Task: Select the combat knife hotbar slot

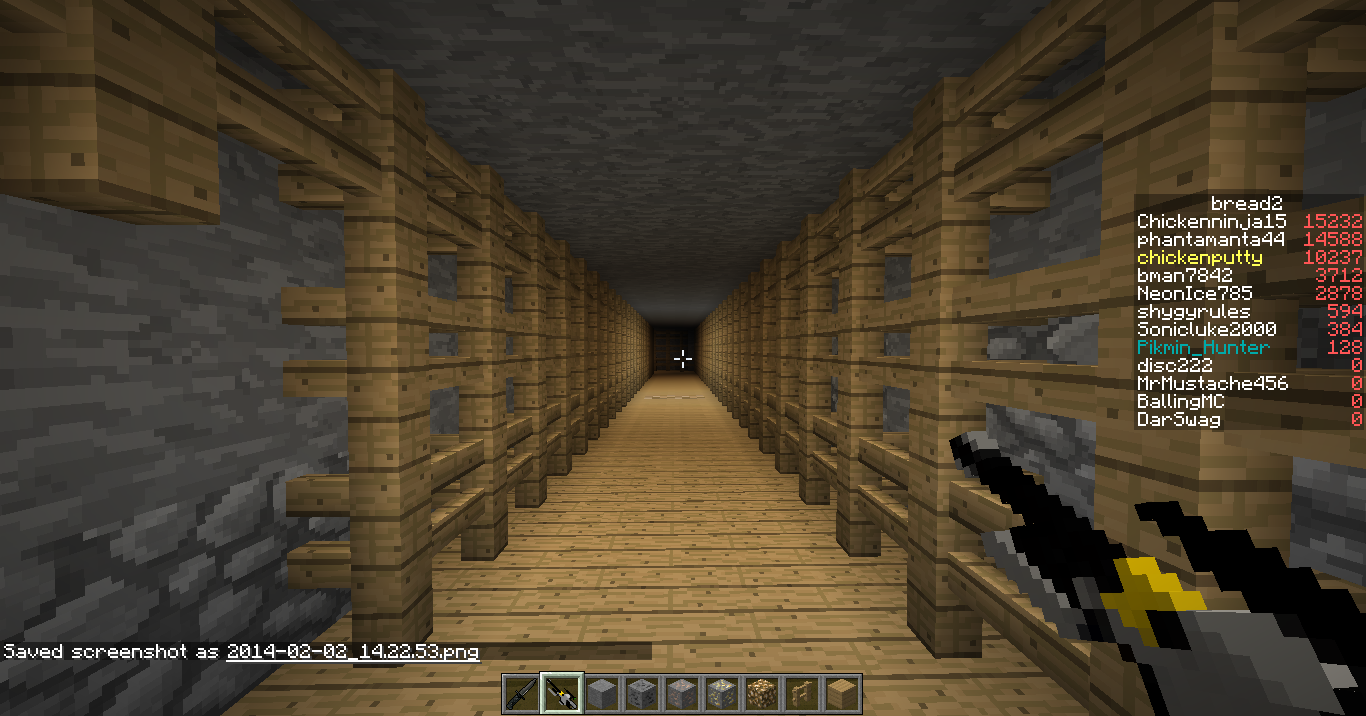Action: click(x=521, y=693)
